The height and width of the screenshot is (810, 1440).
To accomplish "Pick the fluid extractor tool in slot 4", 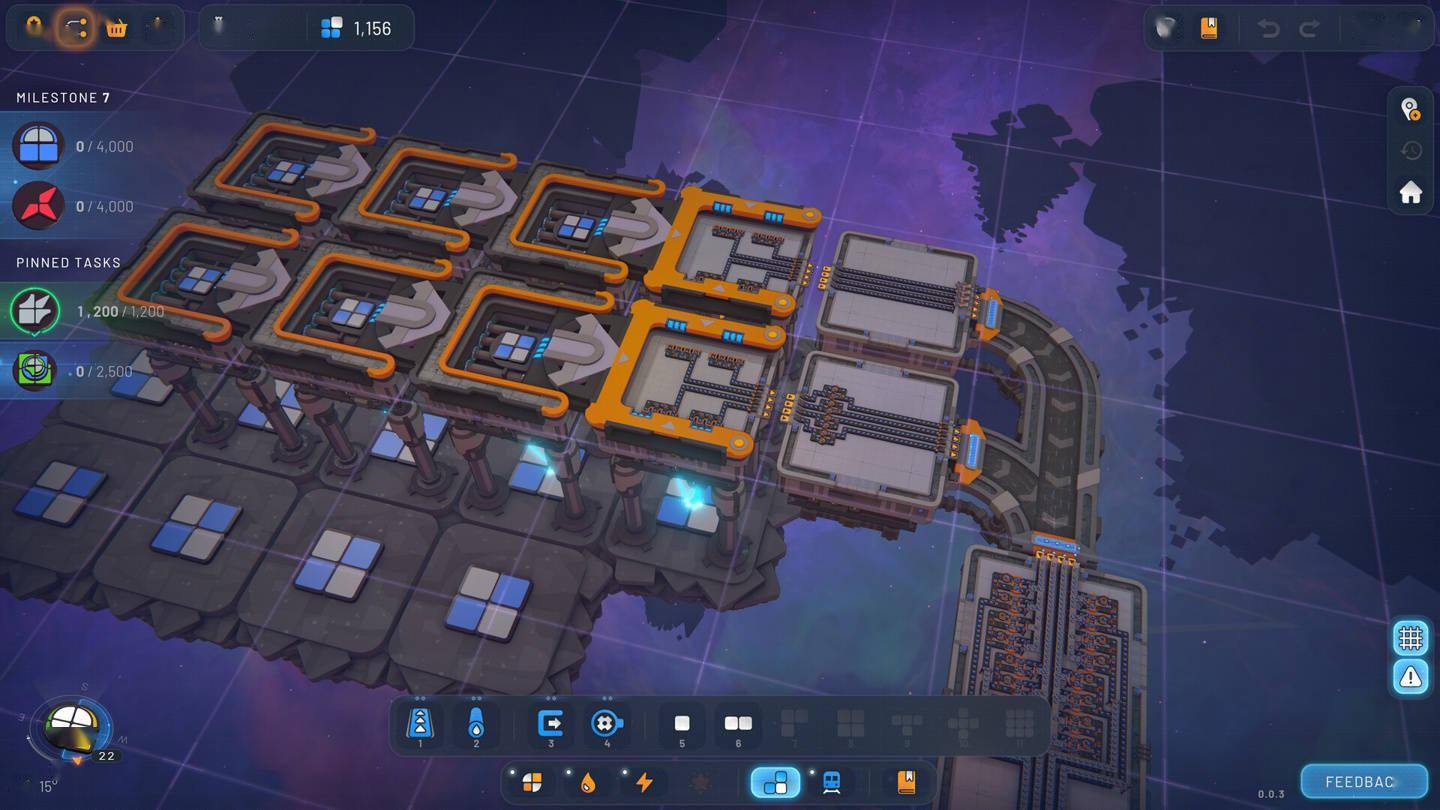I will tap(606, 723).
